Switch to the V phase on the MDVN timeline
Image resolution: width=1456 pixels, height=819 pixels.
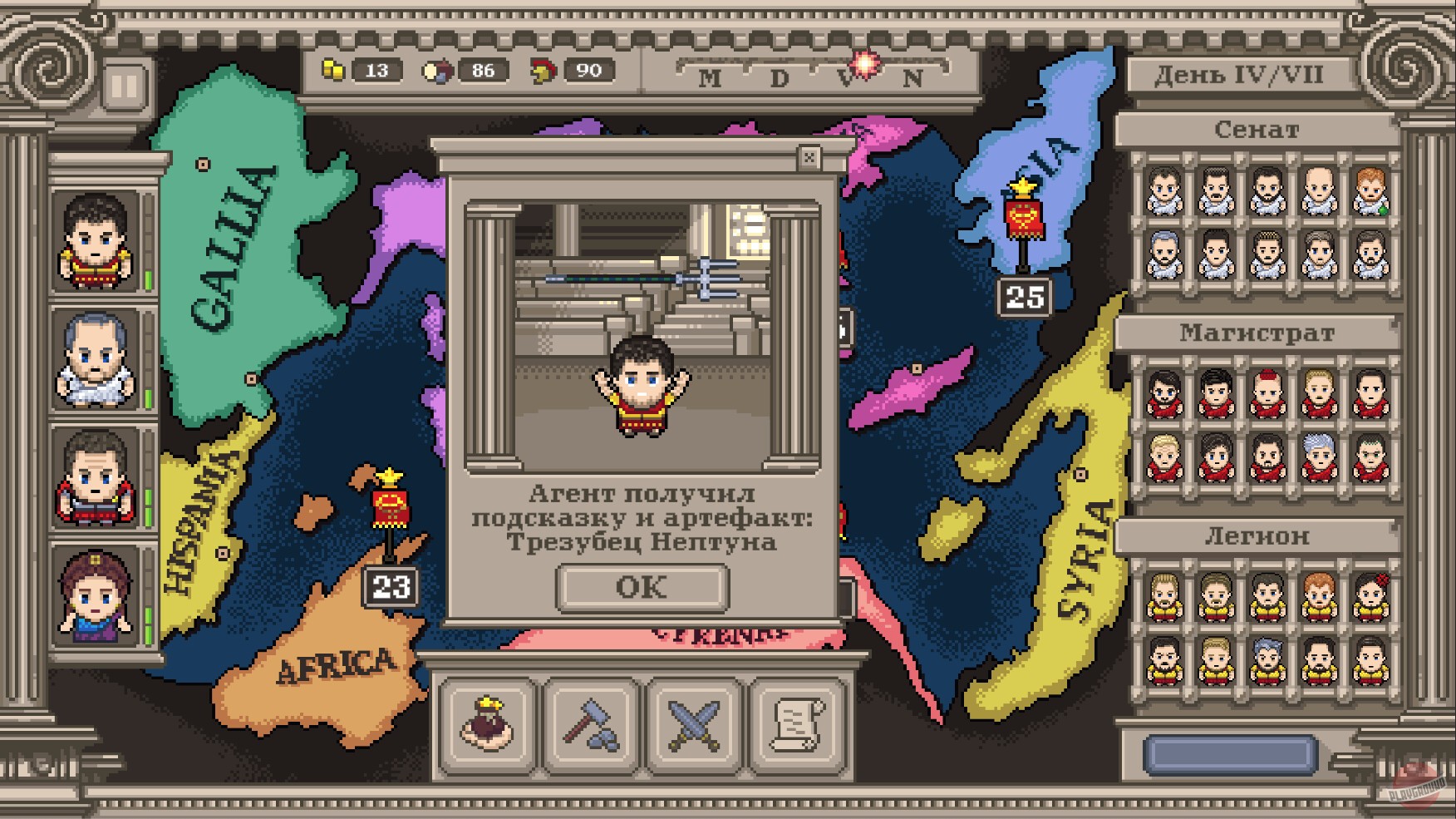click(x=843, y=76)
